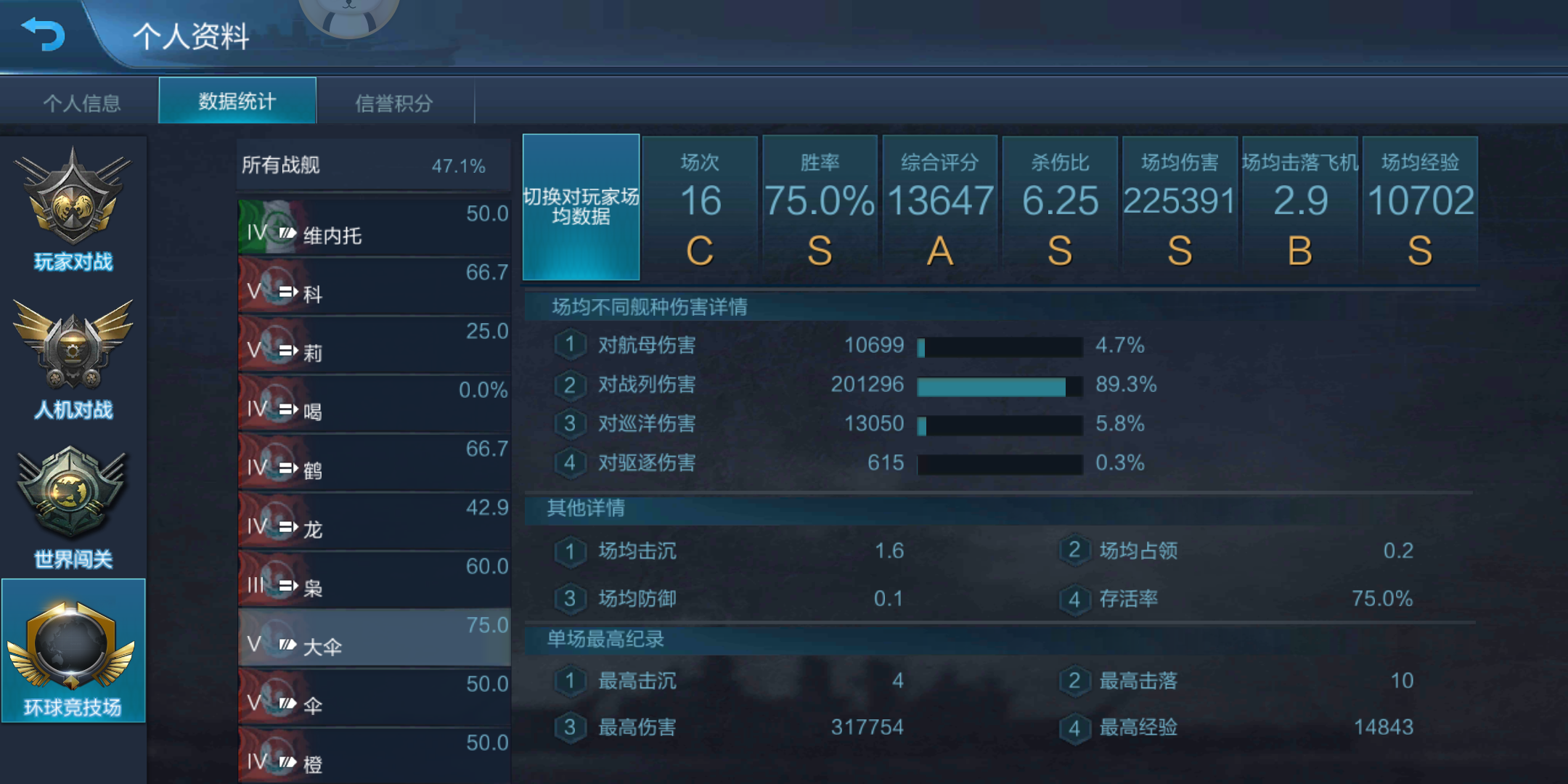Click the 切换对玩家场均数据 button
This screenshot has height=784, width=1568.
[581, 207]
